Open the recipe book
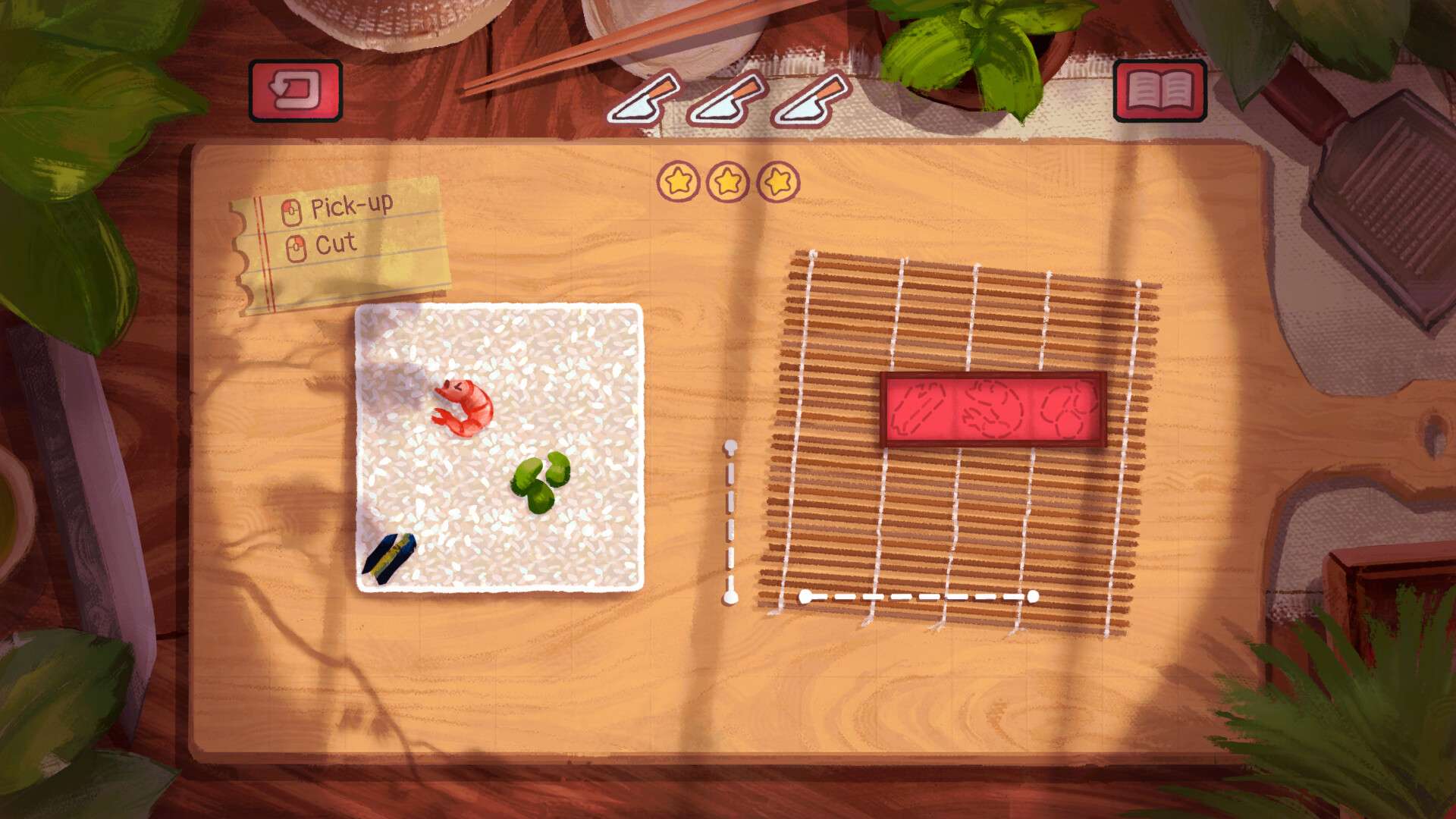The width and height of the screenshot is (1456, 819). 1160,91
